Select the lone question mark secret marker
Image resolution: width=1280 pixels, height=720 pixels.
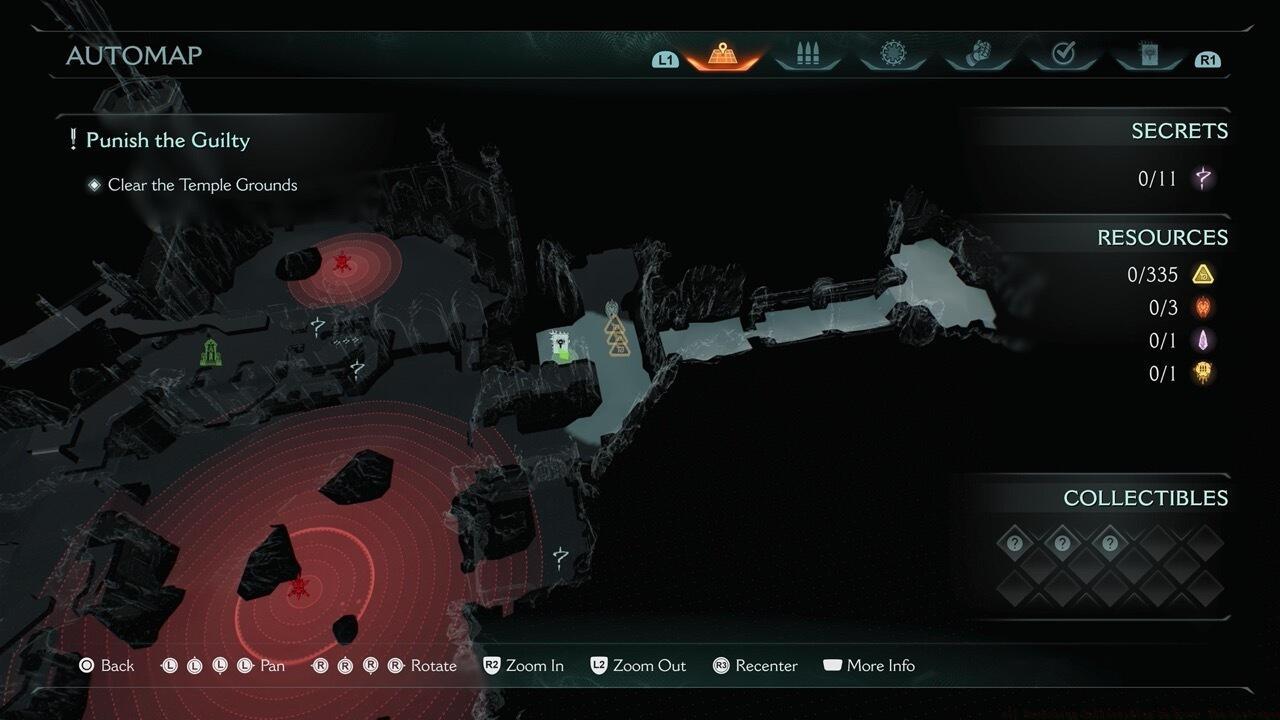click(561, 558)
